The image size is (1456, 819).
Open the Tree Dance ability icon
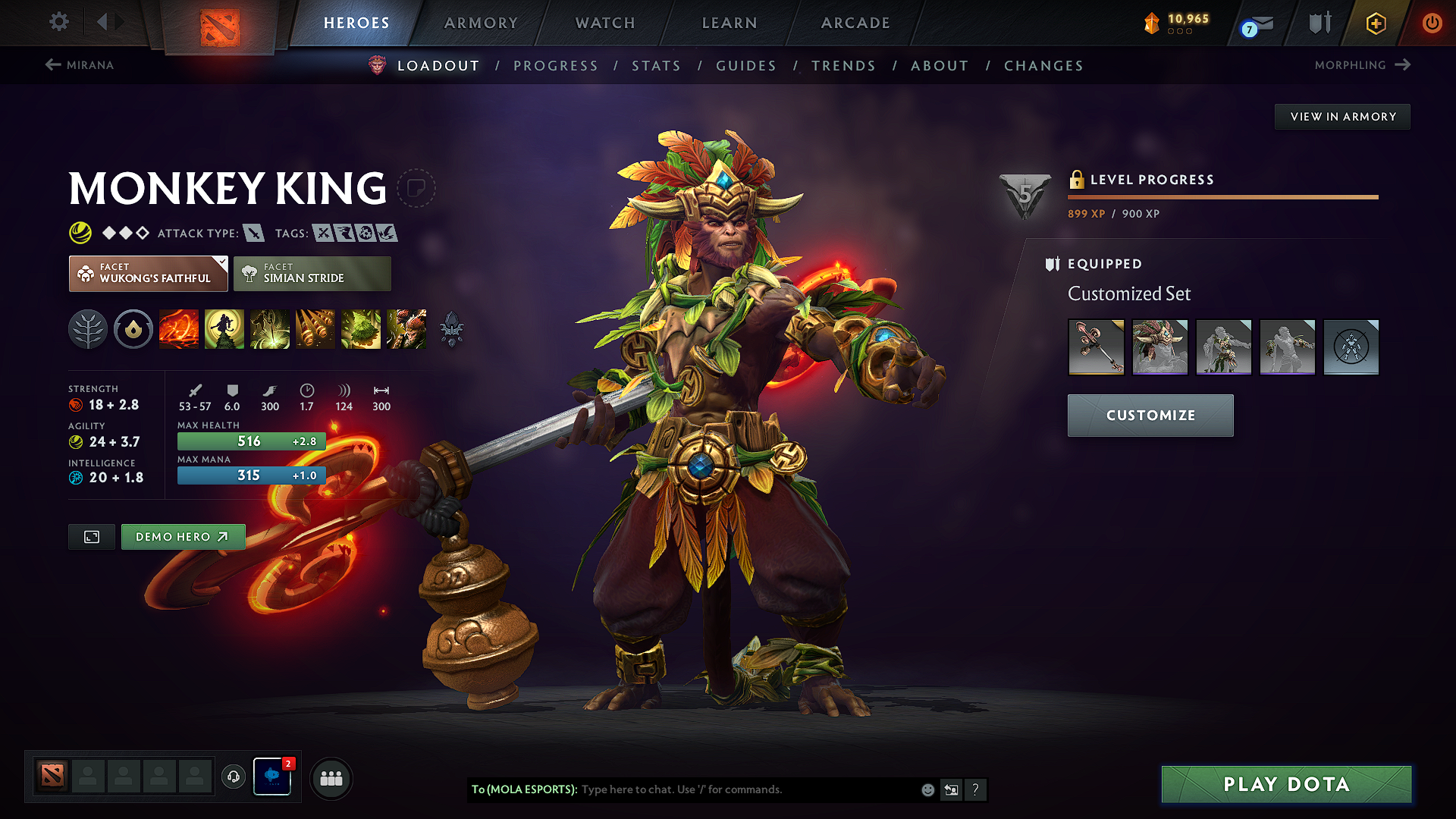coord(224,329)
